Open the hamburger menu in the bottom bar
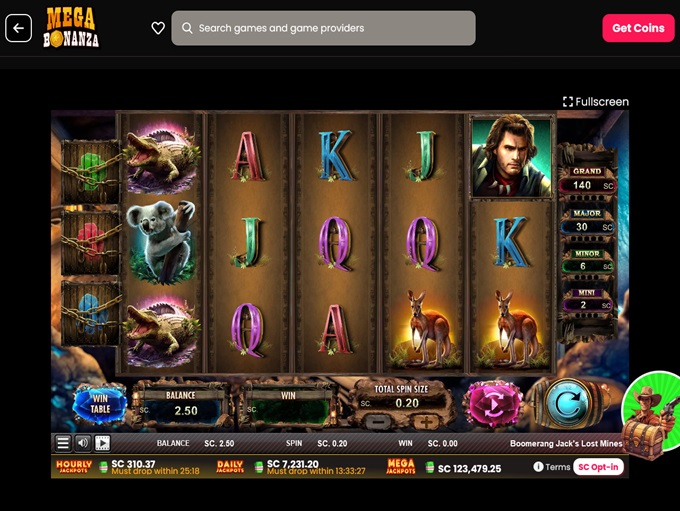 coord(63,443)
